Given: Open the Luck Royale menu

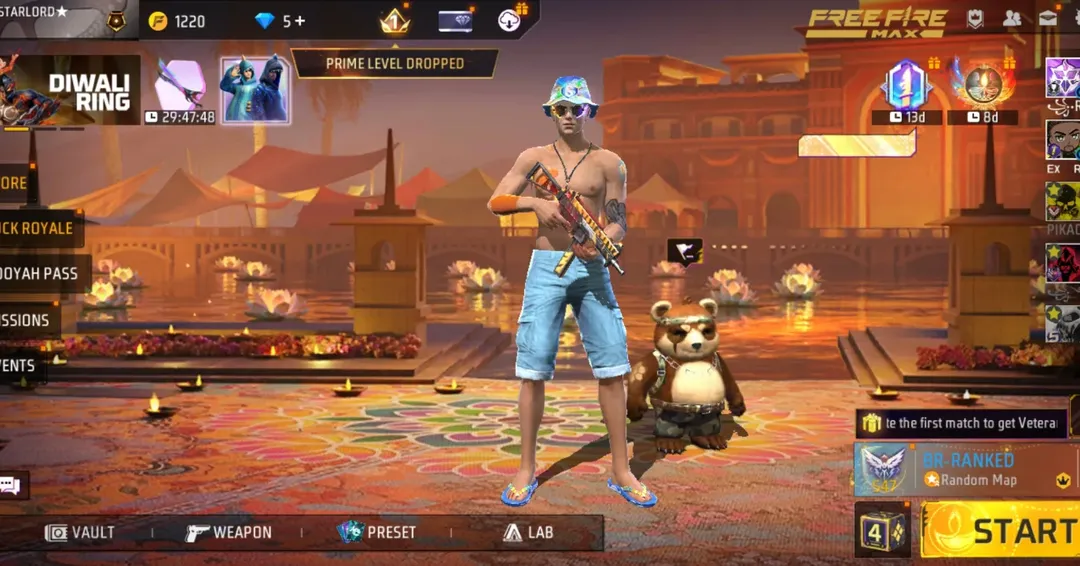Looking at the screenshot, I should pyautogui.click(x=38, y=228).
